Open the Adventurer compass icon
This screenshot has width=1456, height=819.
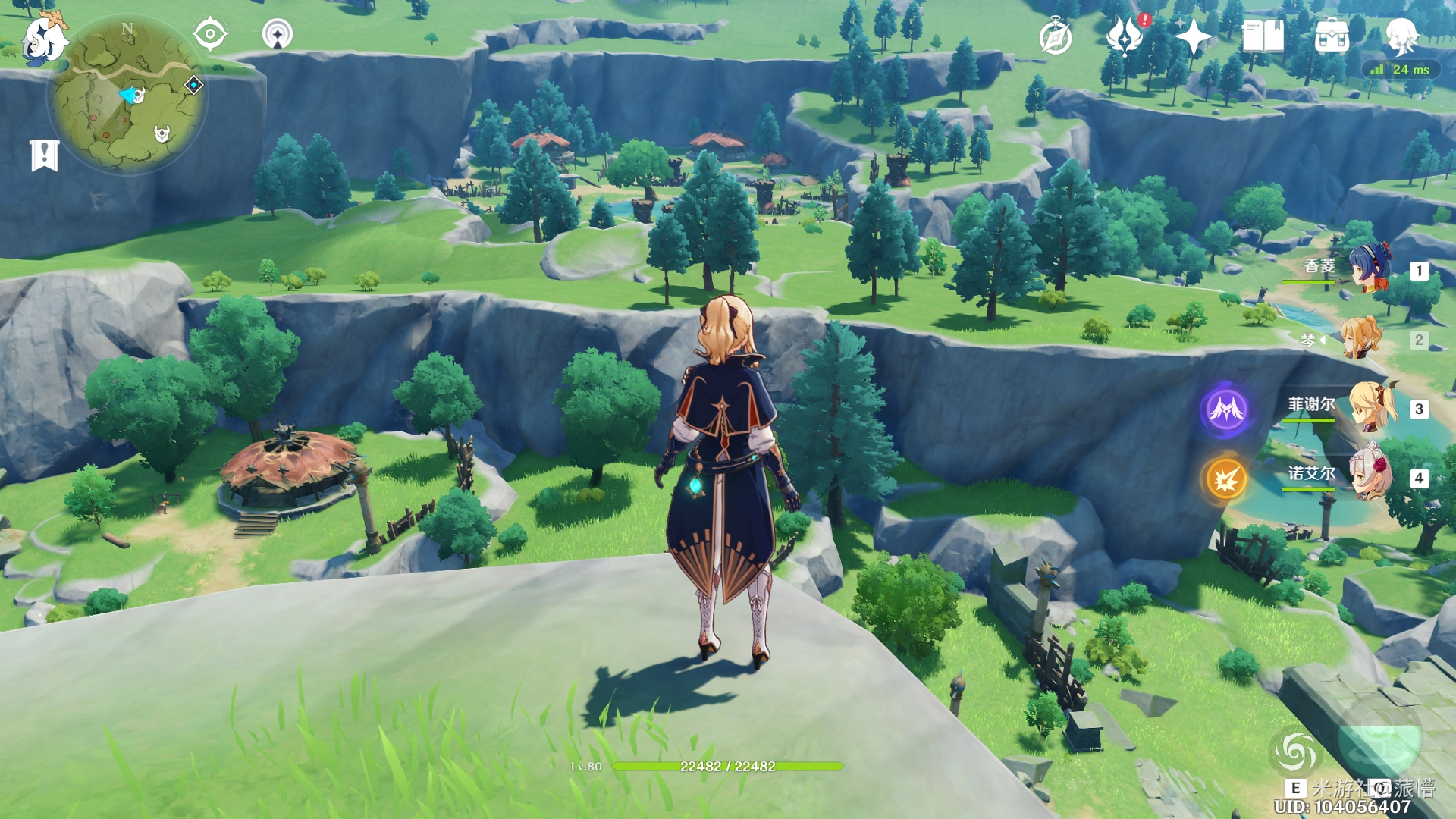(x=1055, y=37)
